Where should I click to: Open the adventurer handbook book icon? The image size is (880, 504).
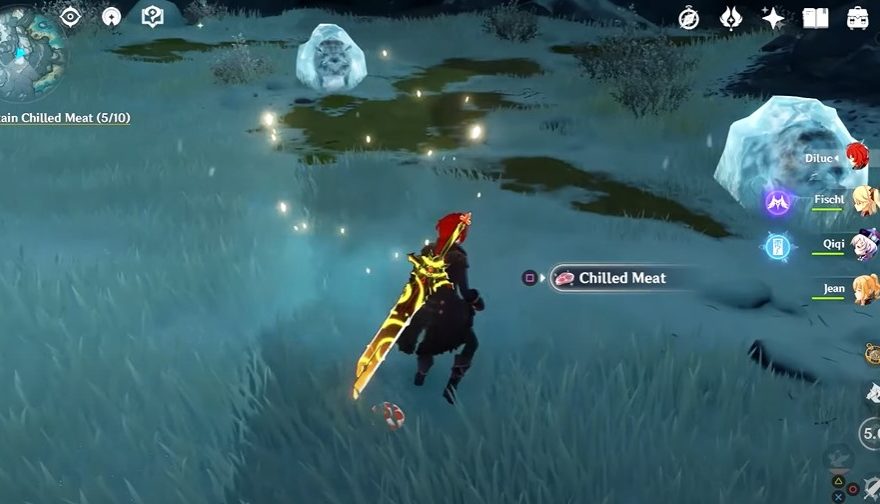[x=815, y=17]
